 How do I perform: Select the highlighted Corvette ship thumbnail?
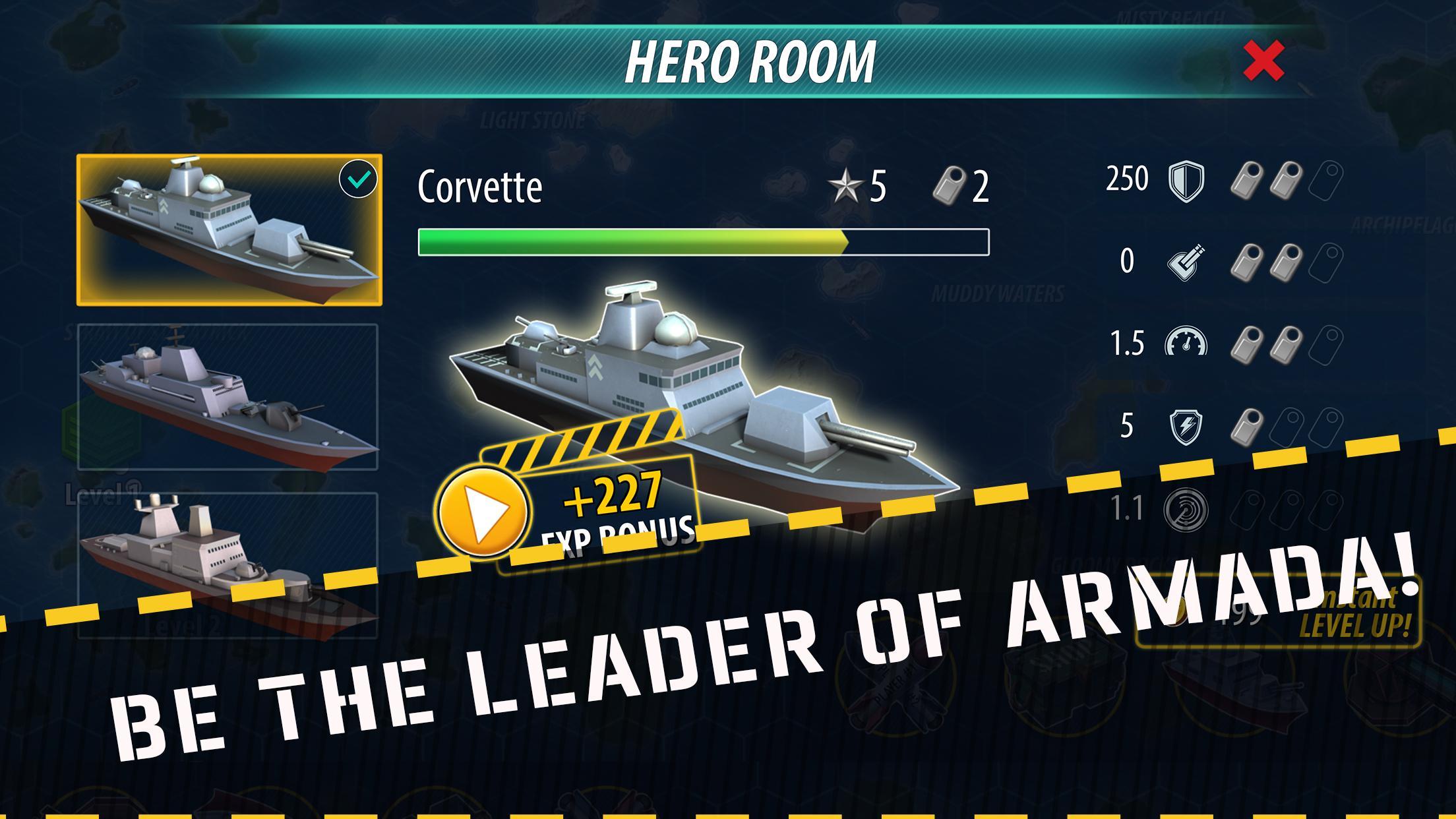coord(229,230)
